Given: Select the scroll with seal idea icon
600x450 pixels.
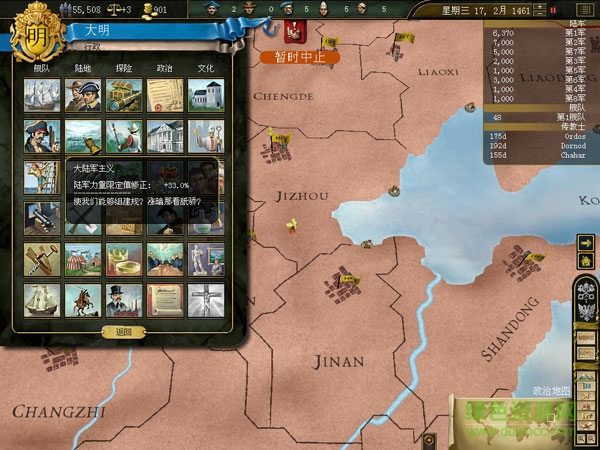Looking at the screenshot, I should pos(163,299).
